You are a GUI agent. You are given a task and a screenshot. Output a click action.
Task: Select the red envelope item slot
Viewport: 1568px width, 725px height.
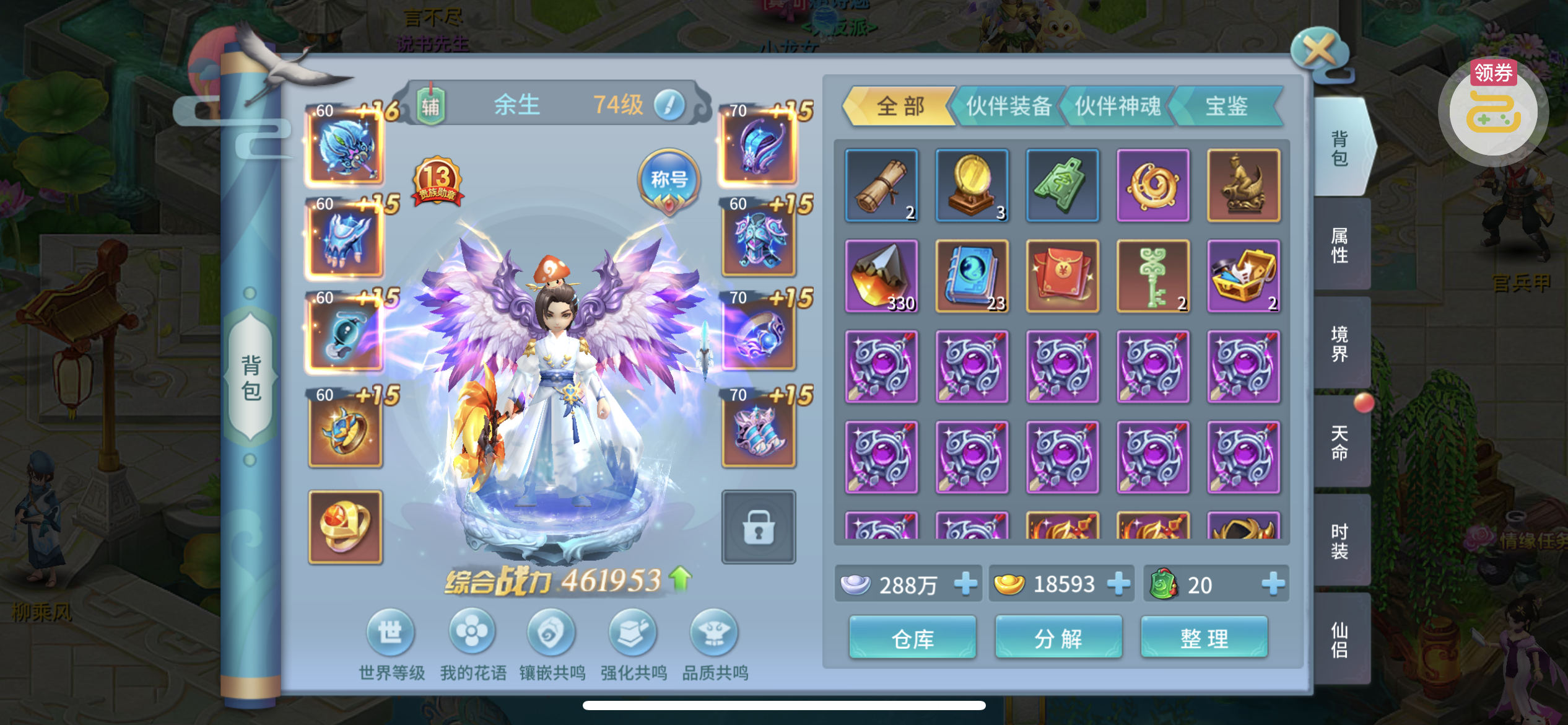[x=1062, y=276]
